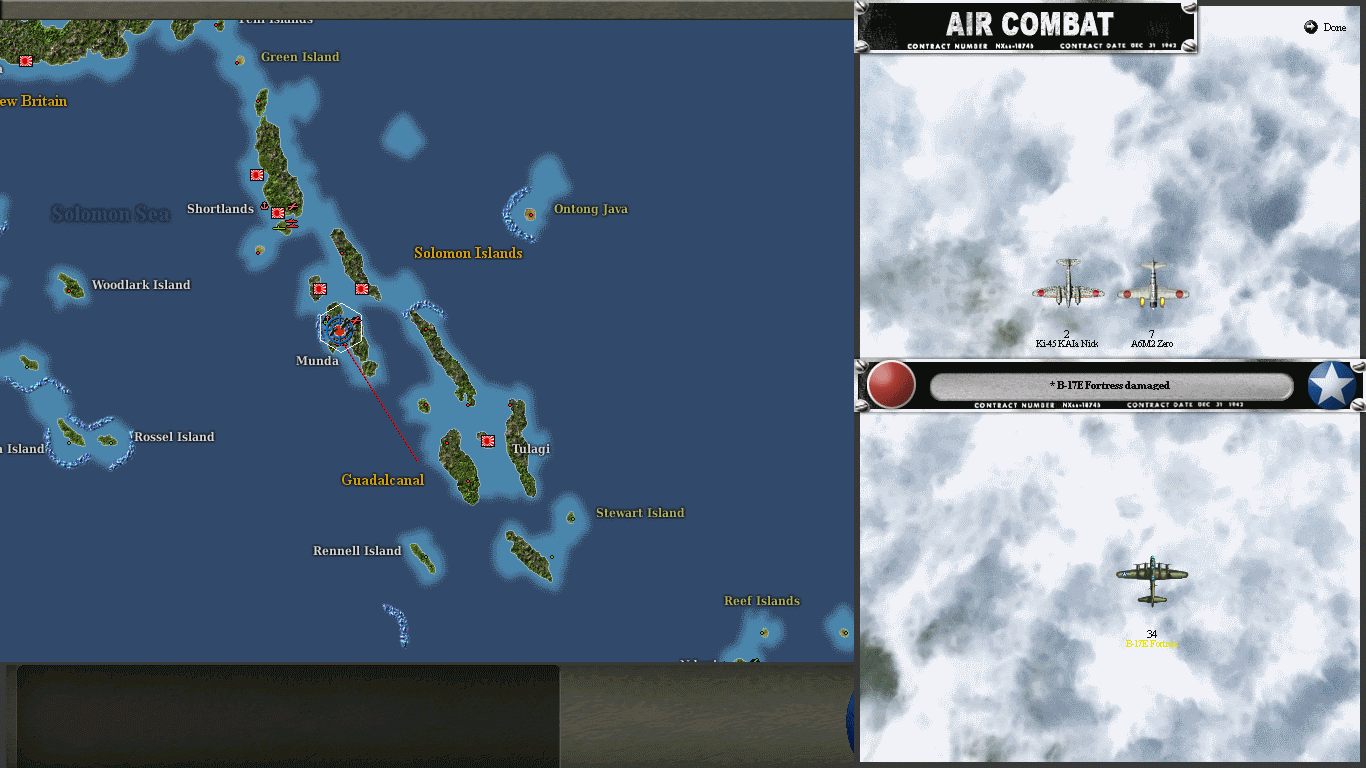Click the Done button

tap(1326, 27)
